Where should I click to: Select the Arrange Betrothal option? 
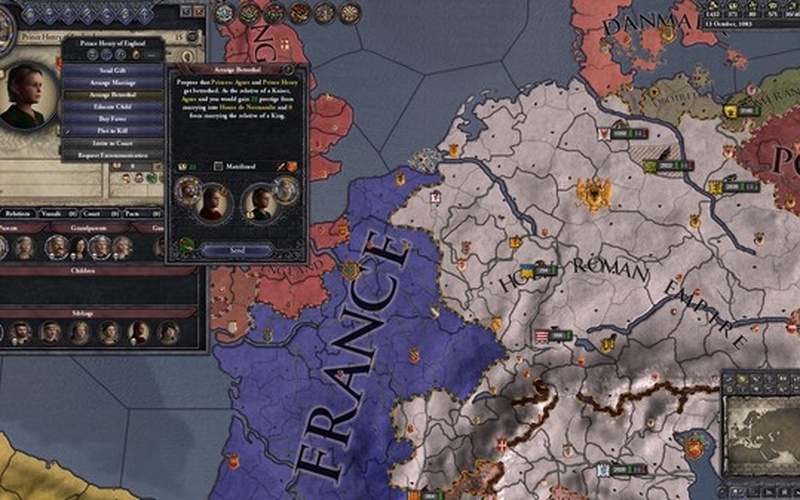(113, 94)
